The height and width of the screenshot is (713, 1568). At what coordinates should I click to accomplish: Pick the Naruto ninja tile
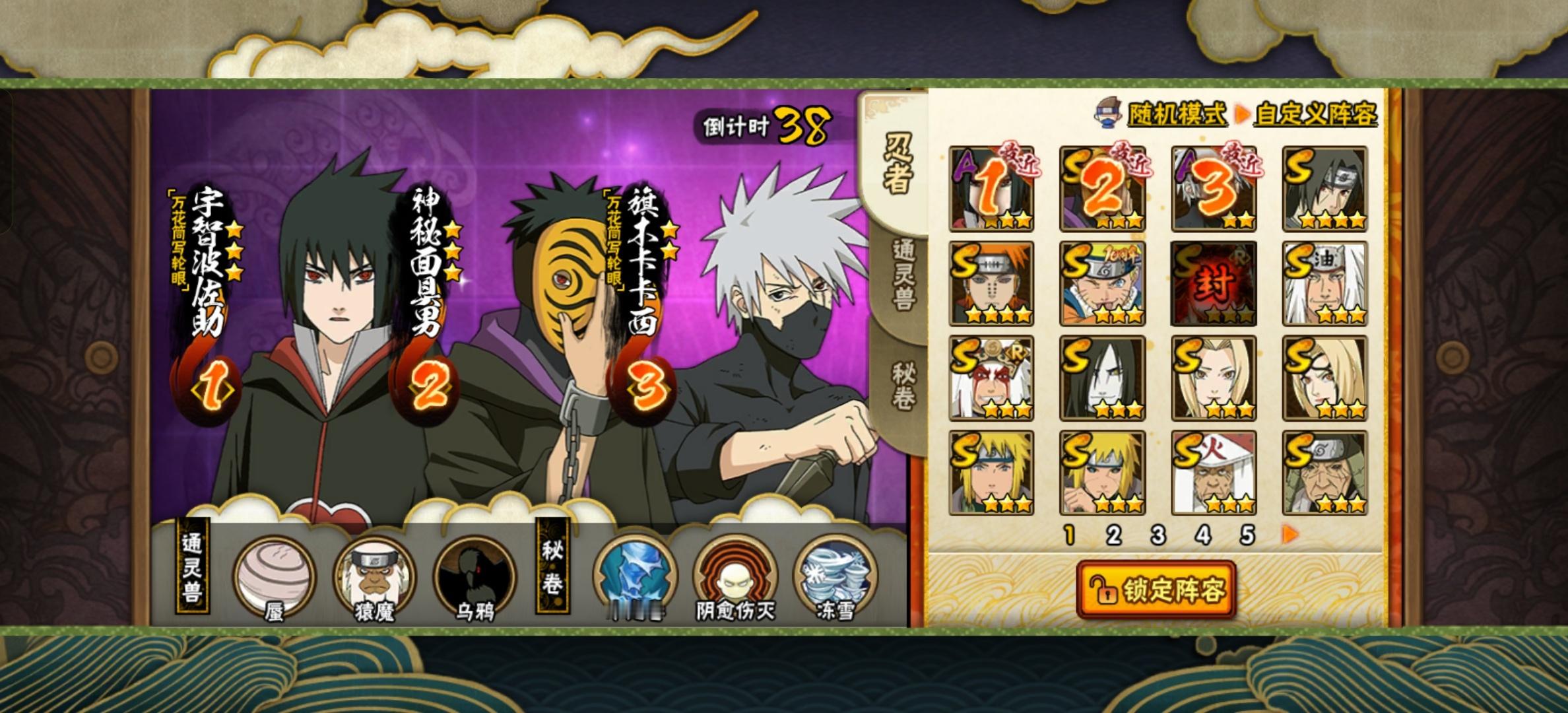click(x=1102, y=284)
